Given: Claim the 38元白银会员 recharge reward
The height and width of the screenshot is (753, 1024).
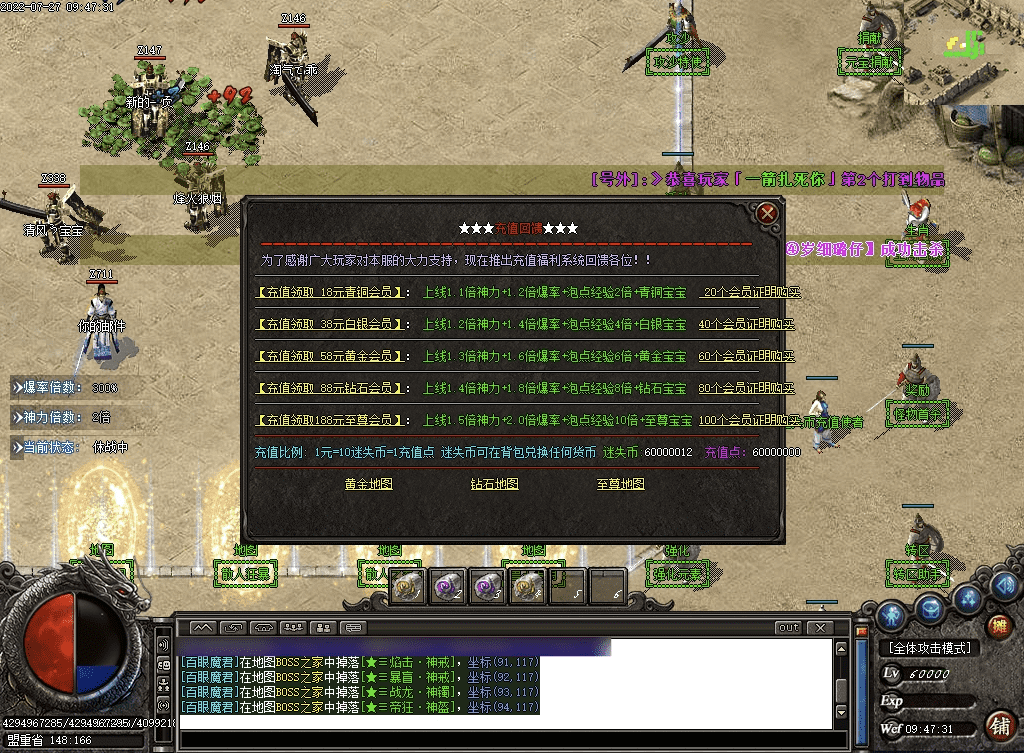Looking at the screenshot, I should tap(331, 325).
